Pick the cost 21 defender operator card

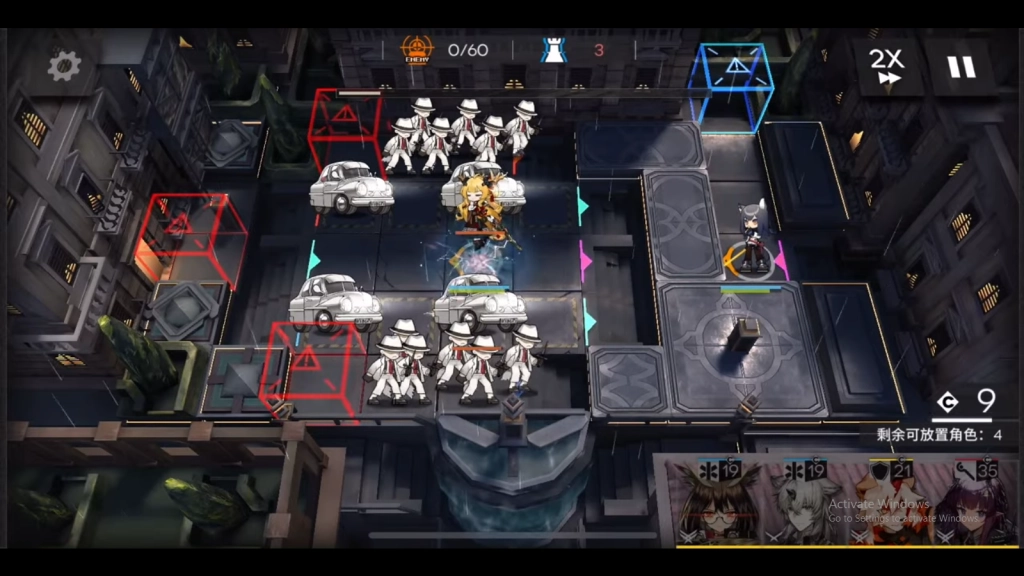[890, 502]
